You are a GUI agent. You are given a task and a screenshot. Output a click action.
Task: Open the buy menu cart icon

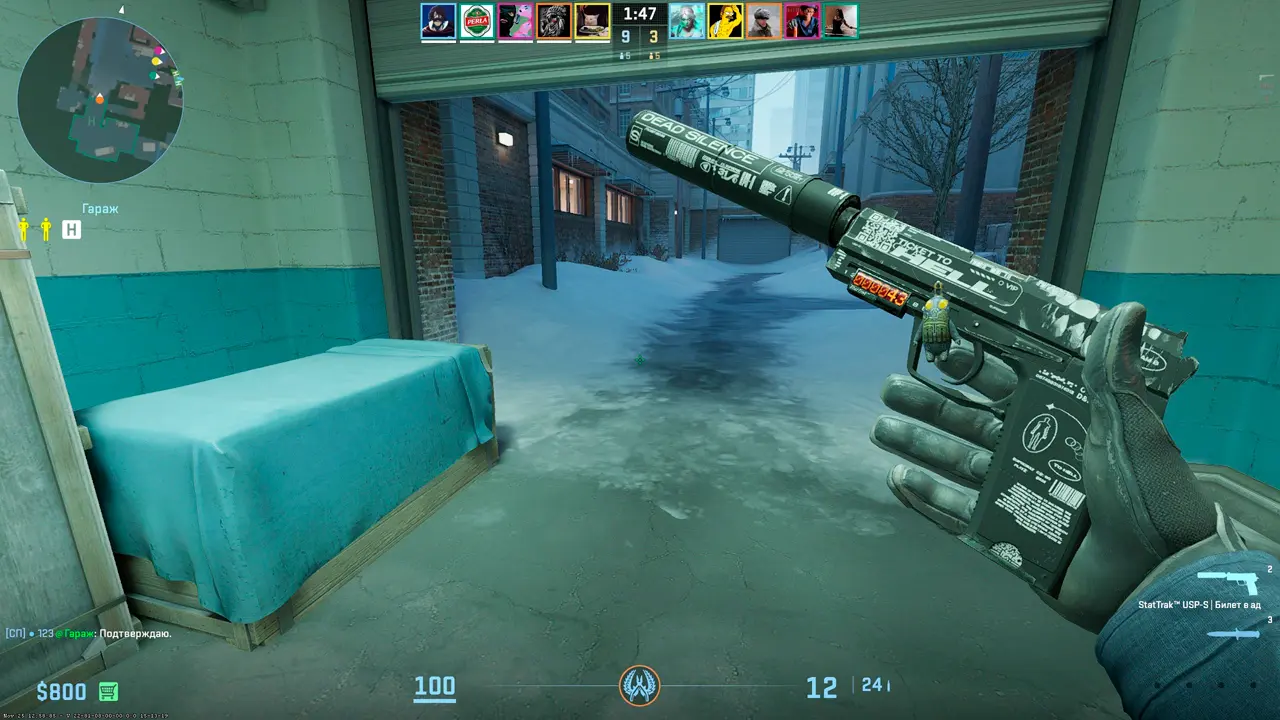pyautogui.click(x=108, y=691)
